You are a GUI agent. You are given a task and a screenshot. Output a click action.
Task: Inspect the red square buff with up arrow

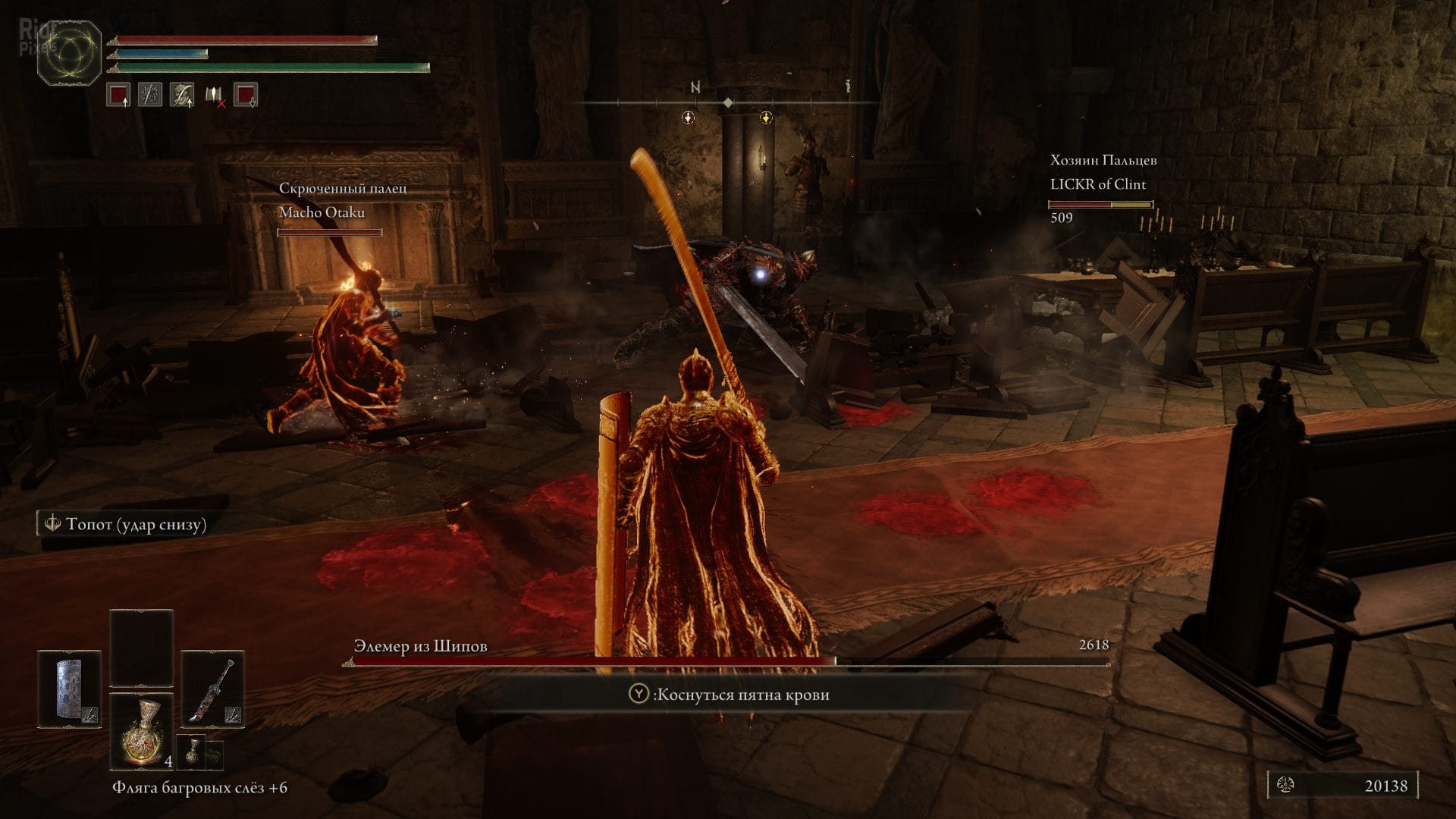118,95
